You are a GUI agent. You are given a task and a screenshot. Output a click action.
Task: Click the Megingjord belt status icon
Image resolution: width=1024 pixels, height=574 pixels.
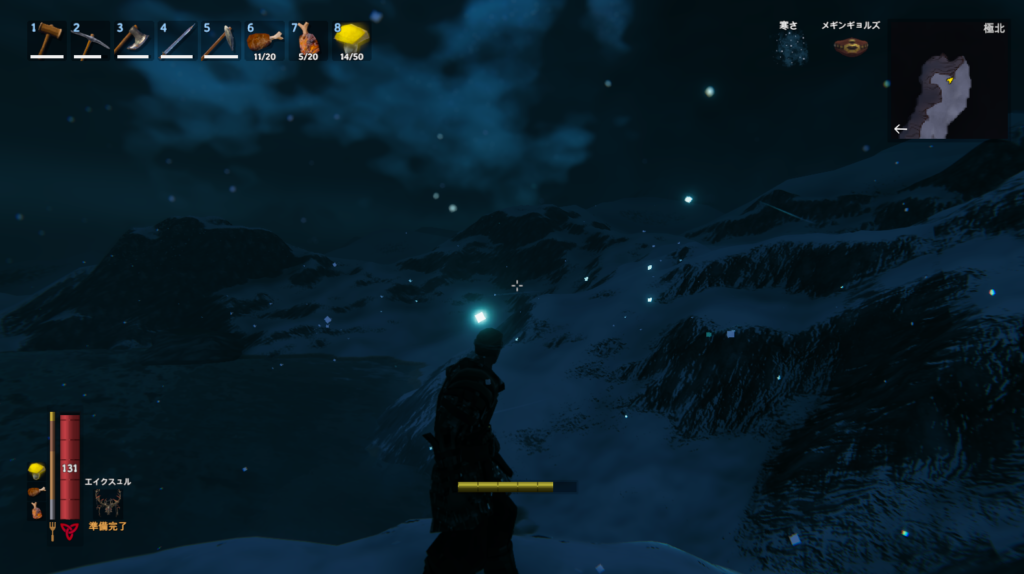pyautogui.click(x=850, y=46)
